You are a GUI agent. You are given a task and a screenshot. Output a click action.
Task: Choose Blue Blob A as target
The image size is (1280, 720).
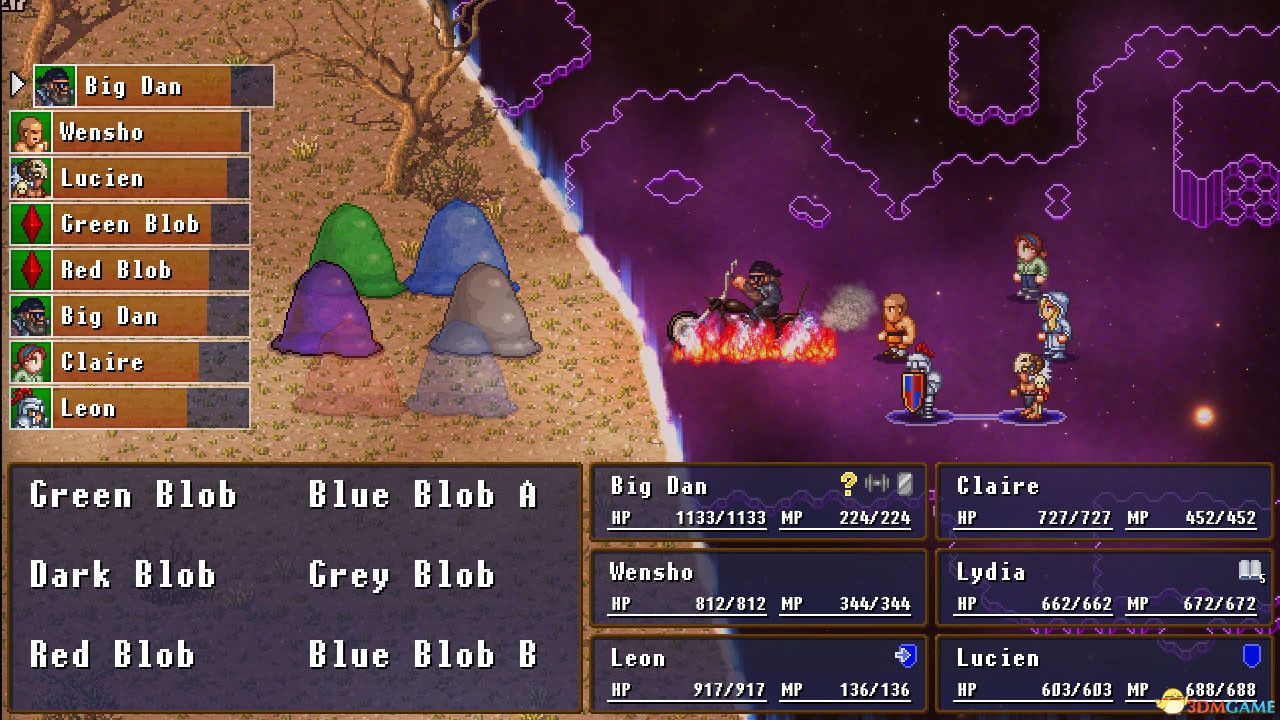(x=422, y=495)
